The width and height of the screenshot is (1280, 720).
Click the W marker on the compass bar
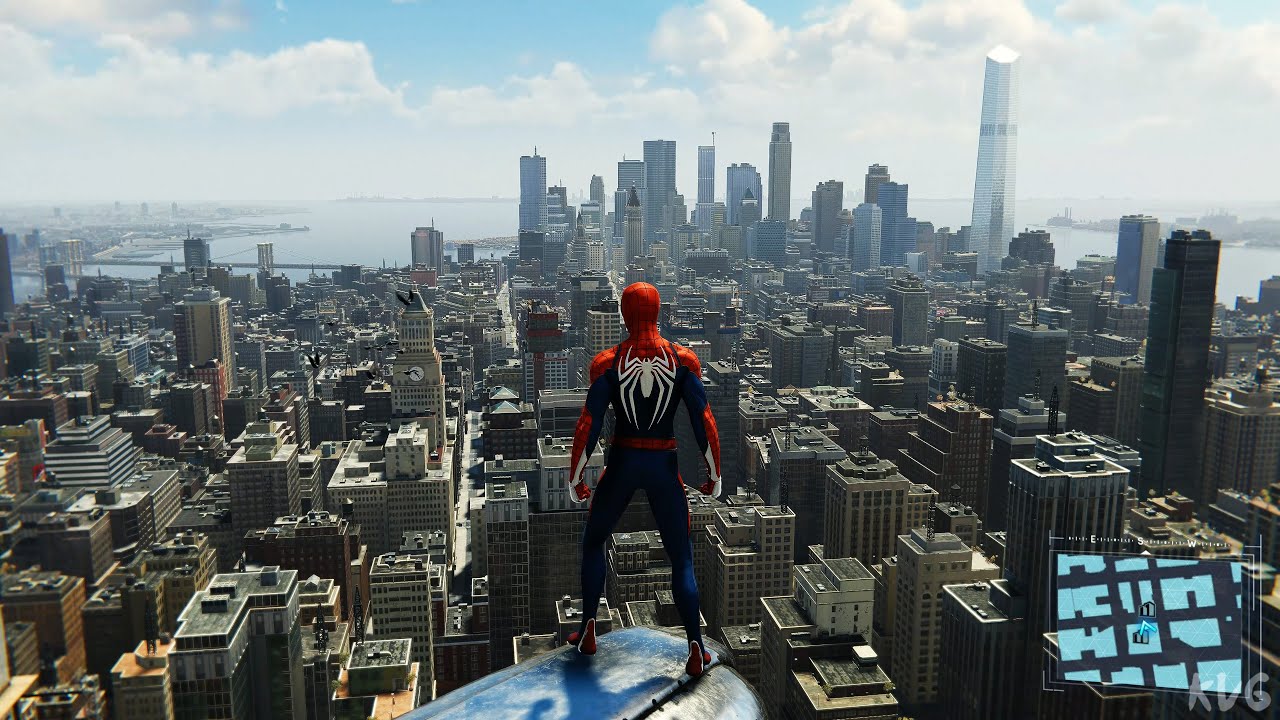tap(1191, 542)
